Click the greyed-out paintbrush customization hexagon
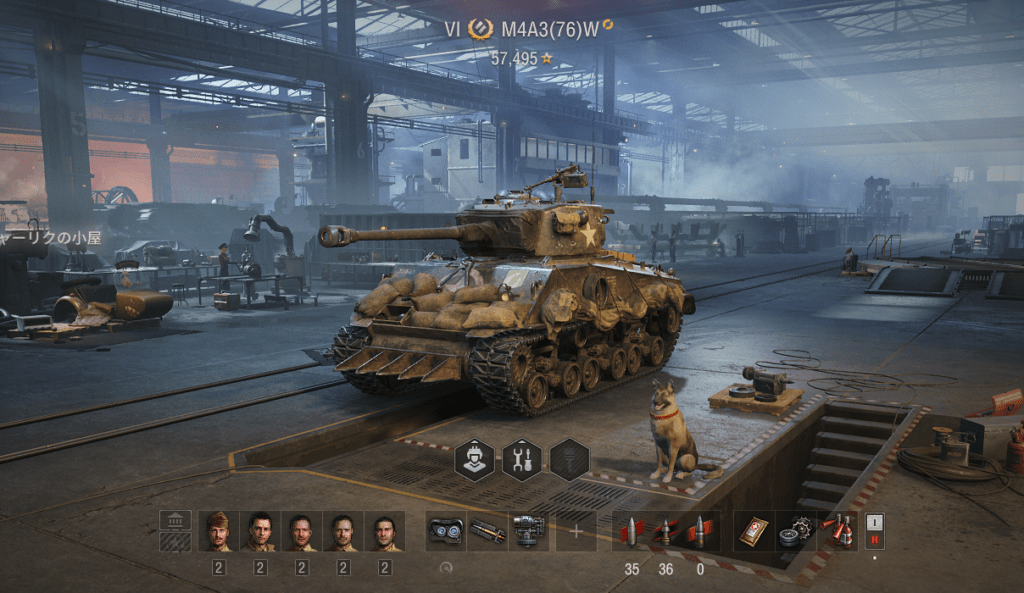This screenshot has width=1024, height=593. (x=569, y=459)
